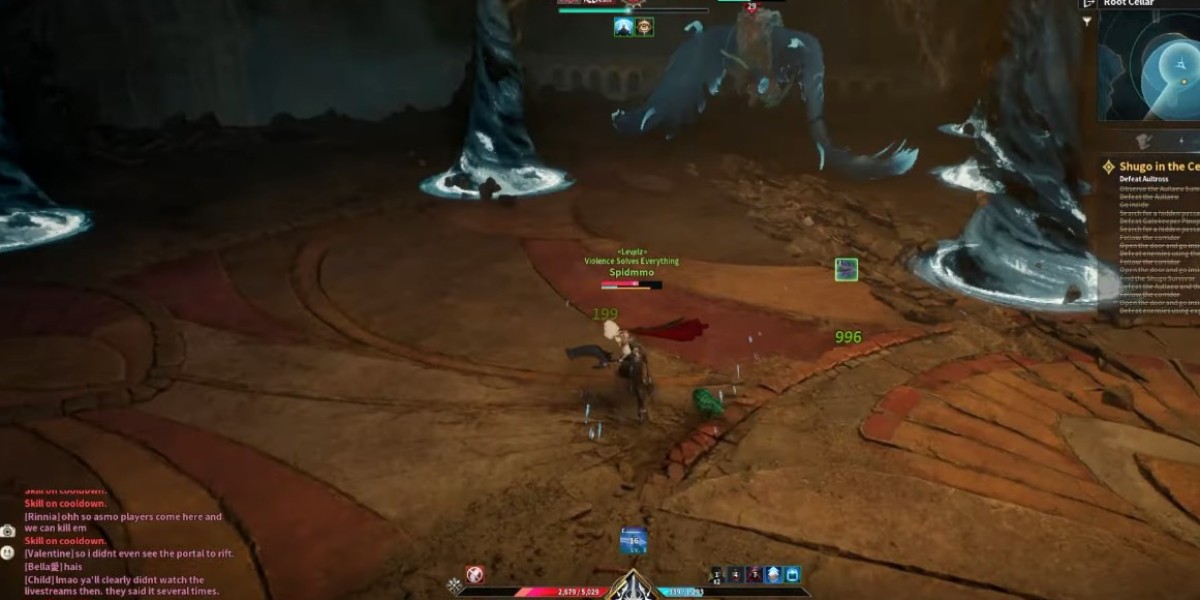
Task: Click the camera icon beside the chat
Action: tap(8, 531)
